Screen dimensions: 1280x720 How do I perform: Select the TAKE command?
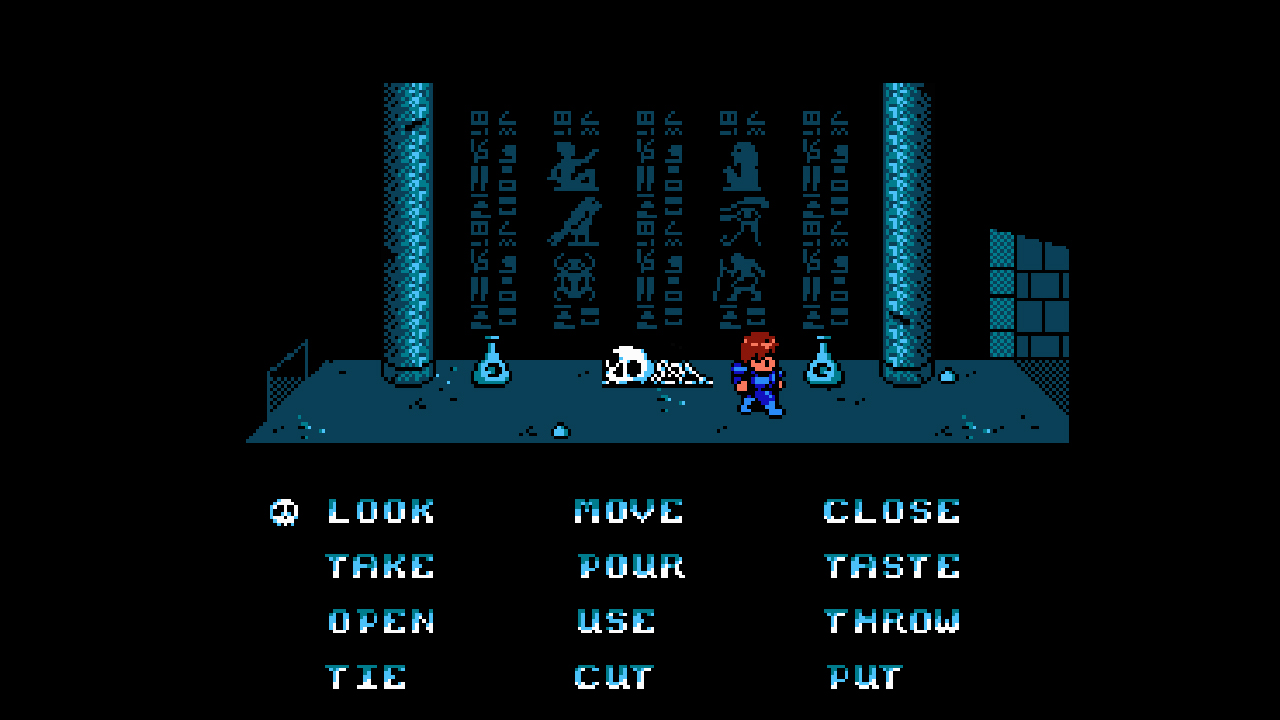coord(380,566)
